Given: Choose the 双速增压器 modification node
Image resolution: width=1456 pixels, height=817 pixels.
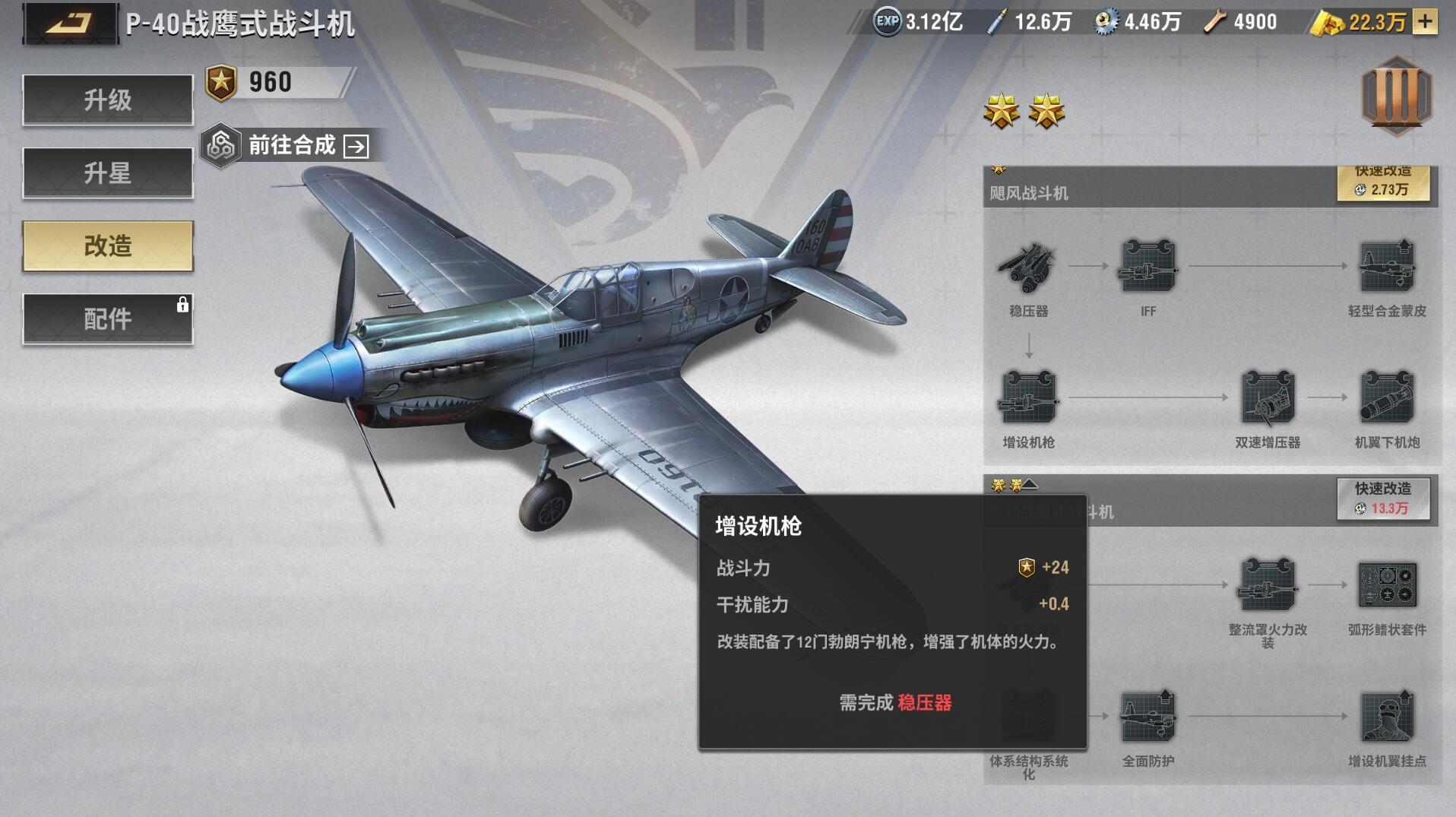Looking at the screenshot, I should pyautogui.click(x=1268, y=397).
